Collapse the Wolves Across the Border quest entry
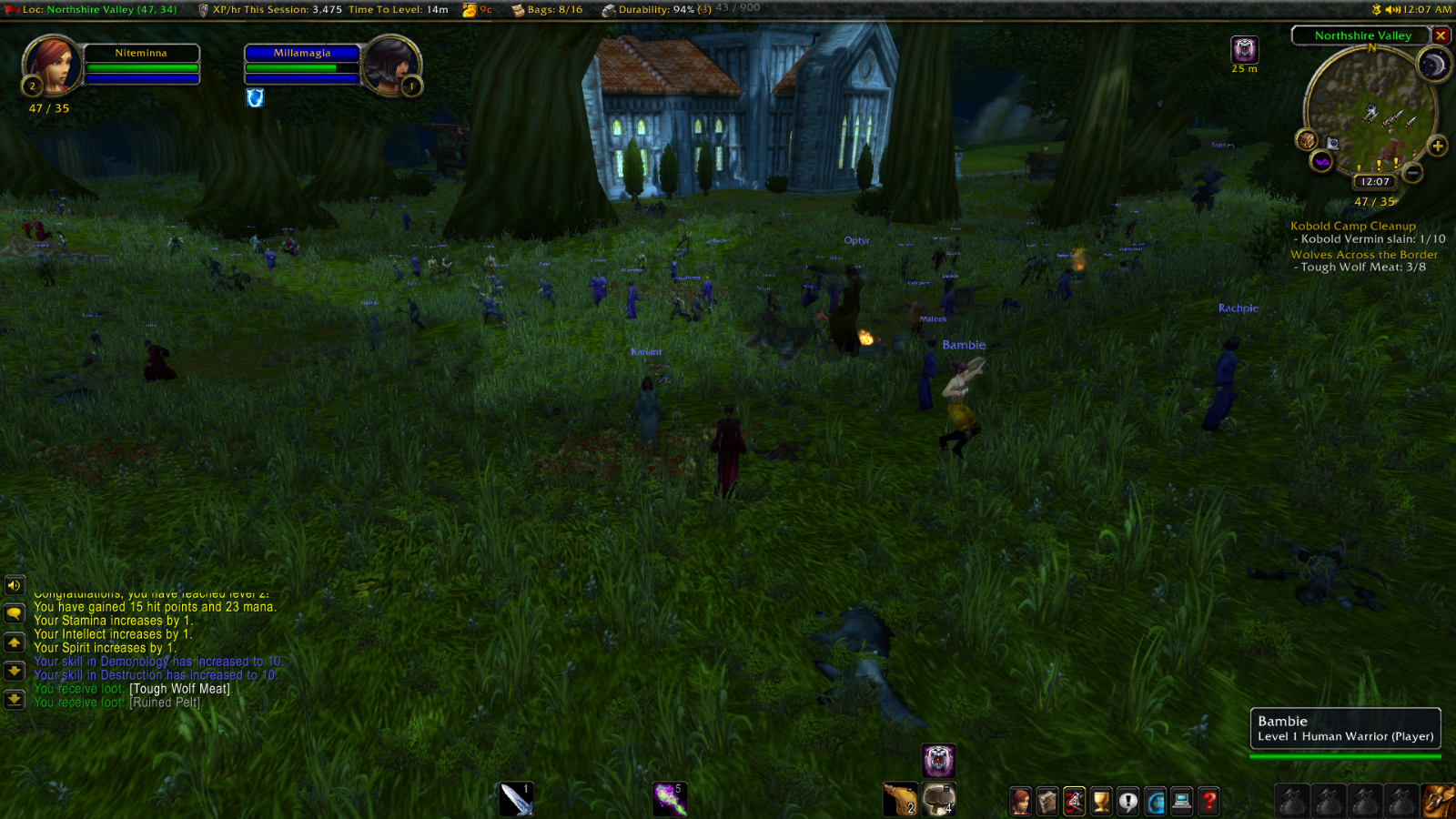The height and width of the screenshot is (819, 1456). (x=1364, y=254)
